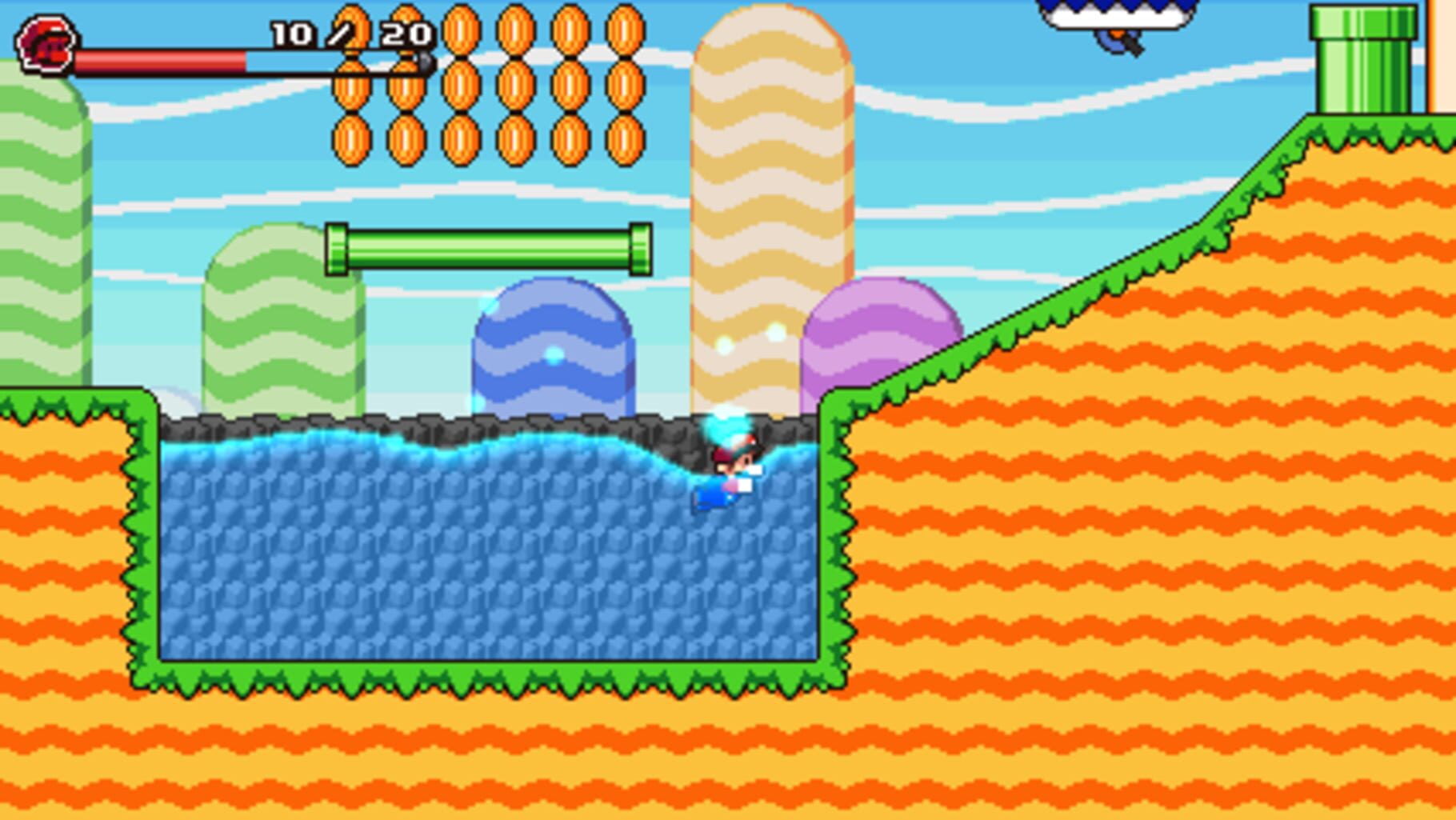Select the 10 in the coin counter
Viewport: 1456px width, 820px height.
tap(292, 34)
